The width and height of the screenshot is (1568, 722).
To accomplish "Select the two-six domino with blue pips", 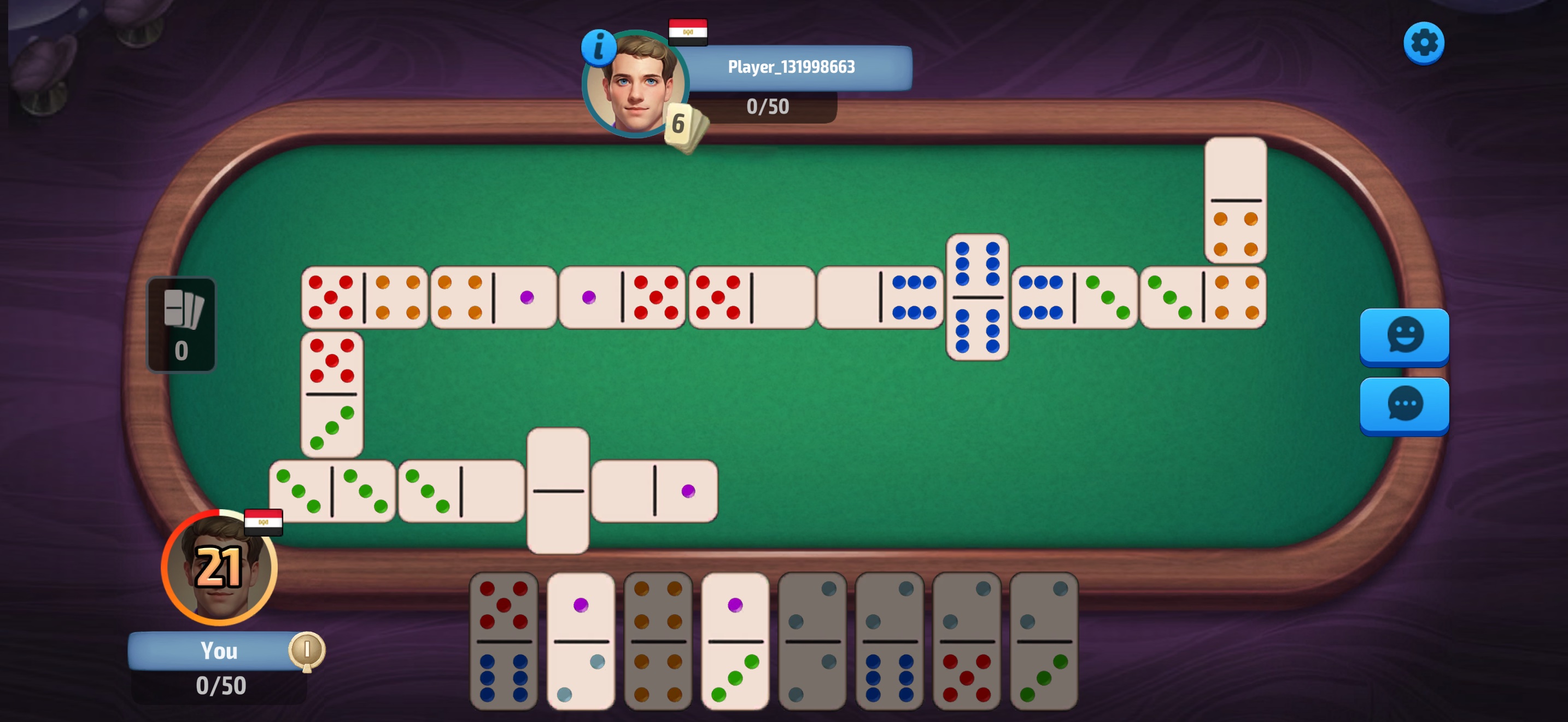I will (x=890, y=641).
